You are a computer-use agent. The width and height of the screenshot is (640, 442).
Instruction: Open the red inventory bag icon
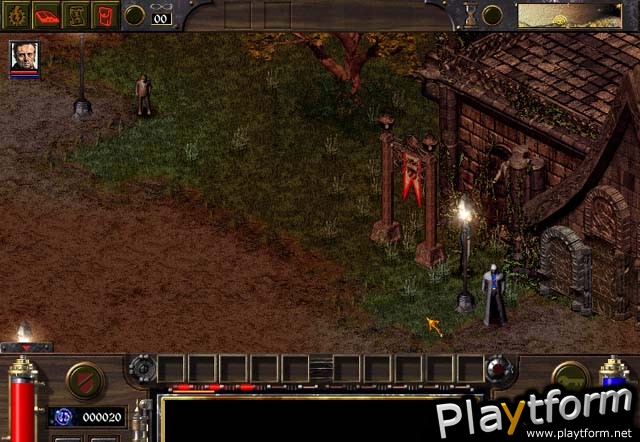pos(104,15)
